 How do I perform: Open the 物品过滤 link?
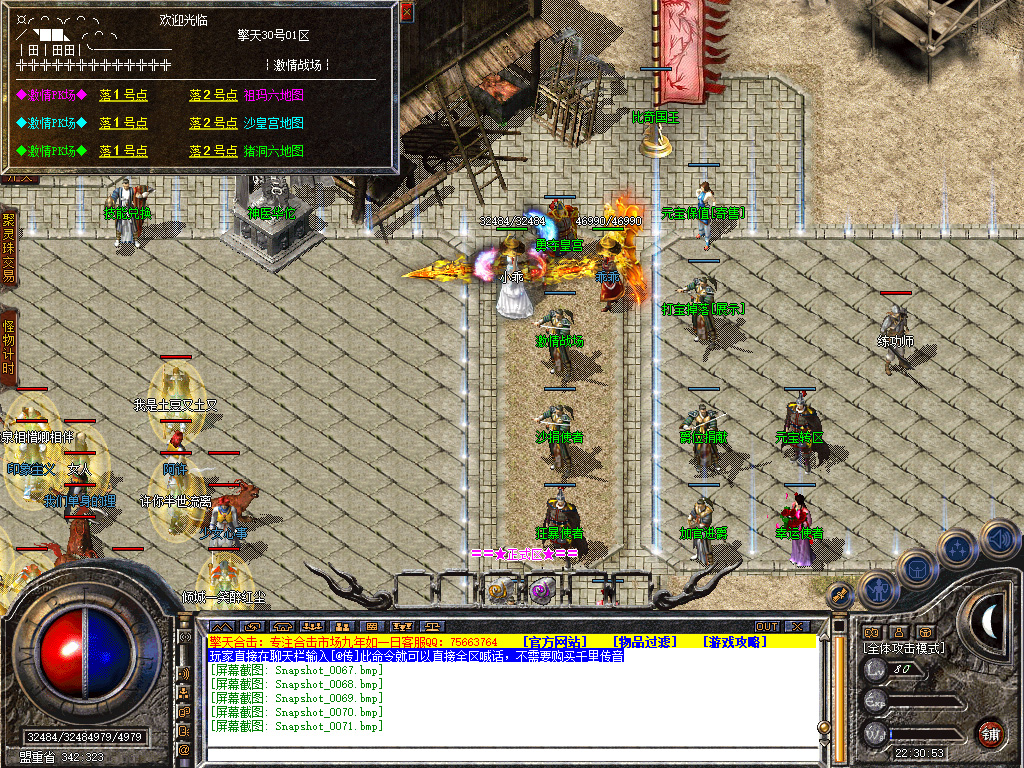645,641
